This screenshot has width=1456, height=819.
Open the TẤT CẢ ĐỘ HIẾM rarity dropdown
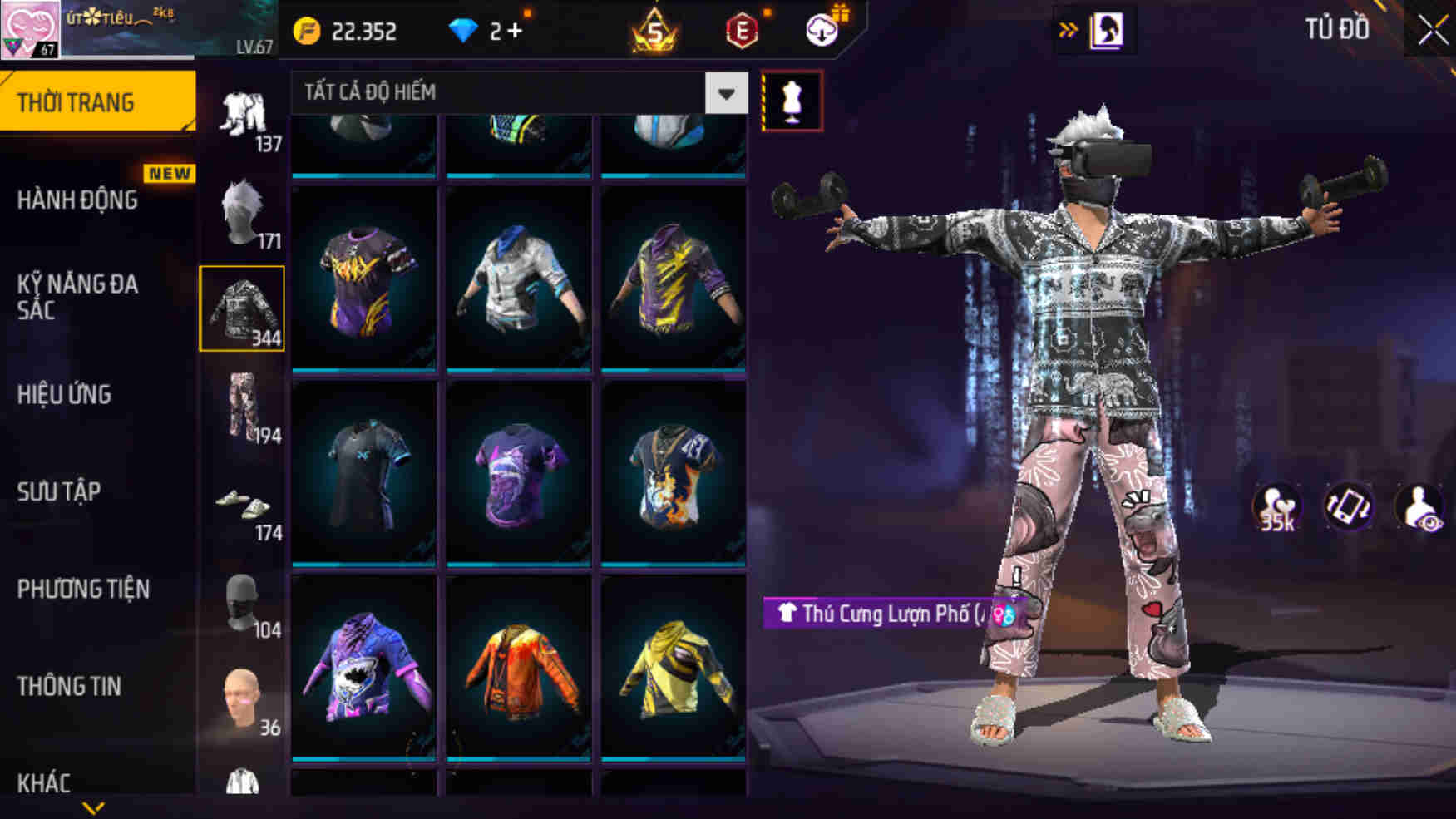tap(724, 93)
